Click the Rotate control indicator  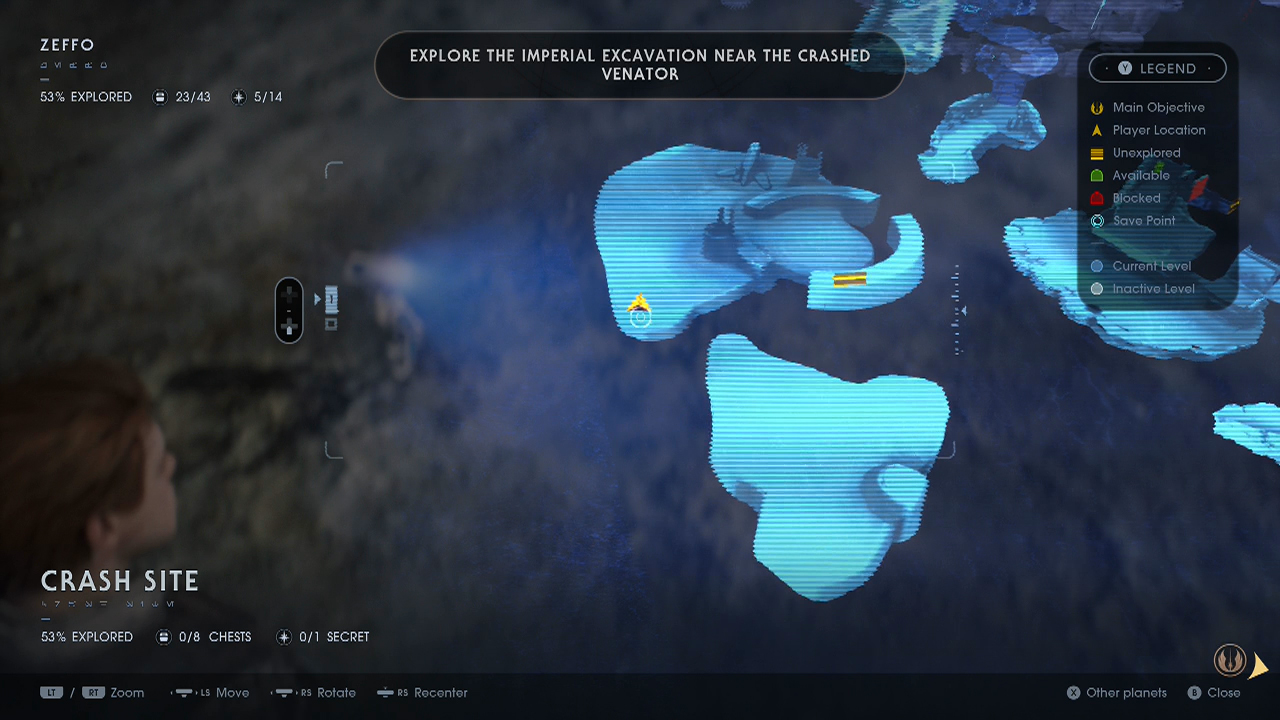pos(315,692)
